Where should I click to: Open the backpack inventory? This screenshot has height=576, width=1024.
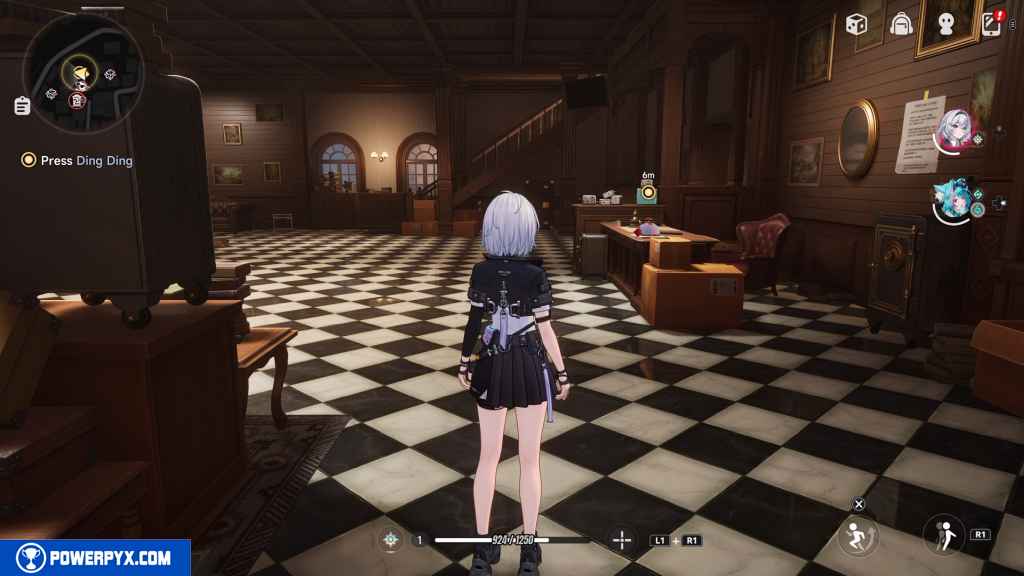[902, 24]
